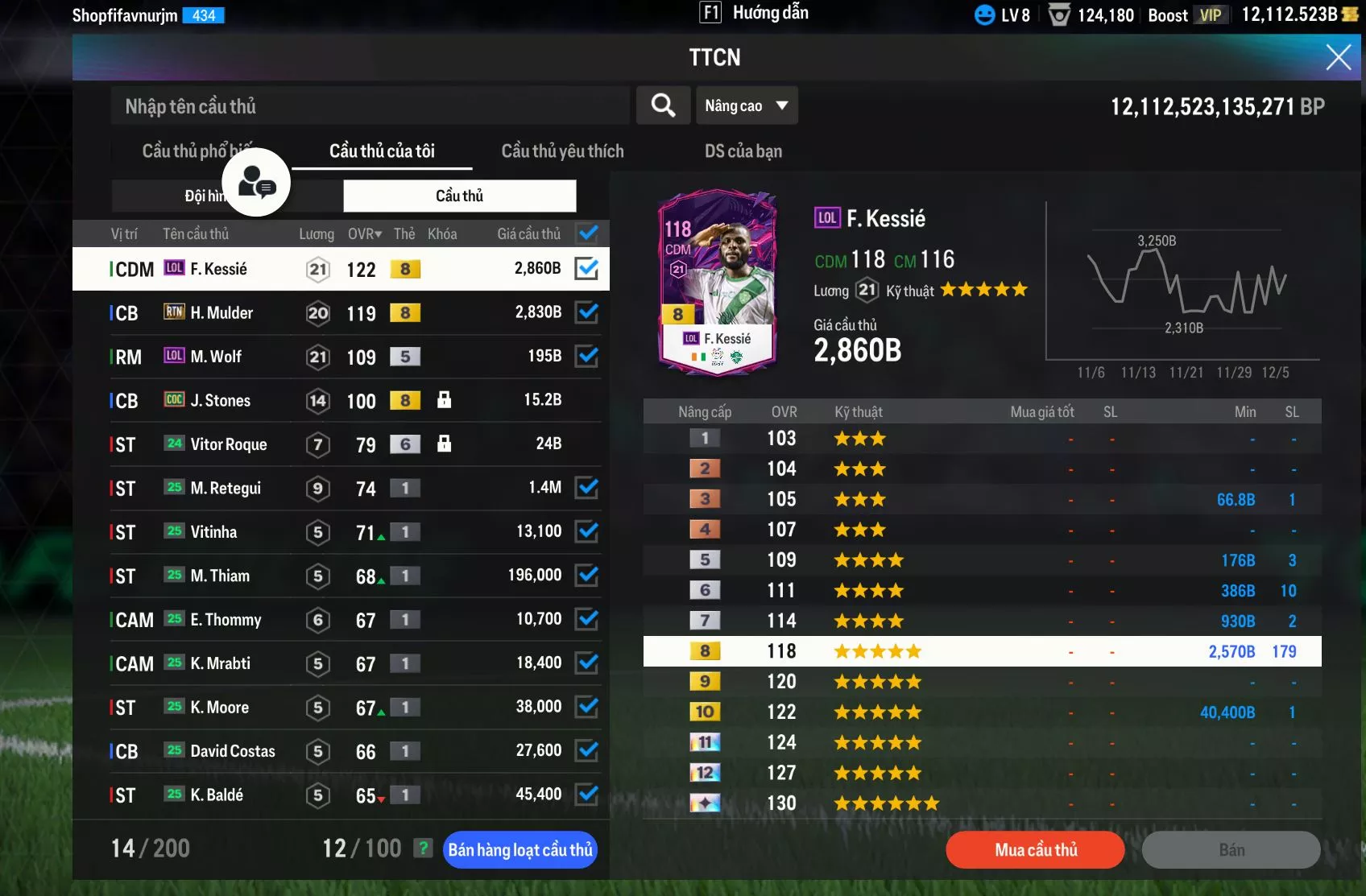The image size is (1366, 896).
Task: Sort the list by OVR column
Action: tap(364, 234)
